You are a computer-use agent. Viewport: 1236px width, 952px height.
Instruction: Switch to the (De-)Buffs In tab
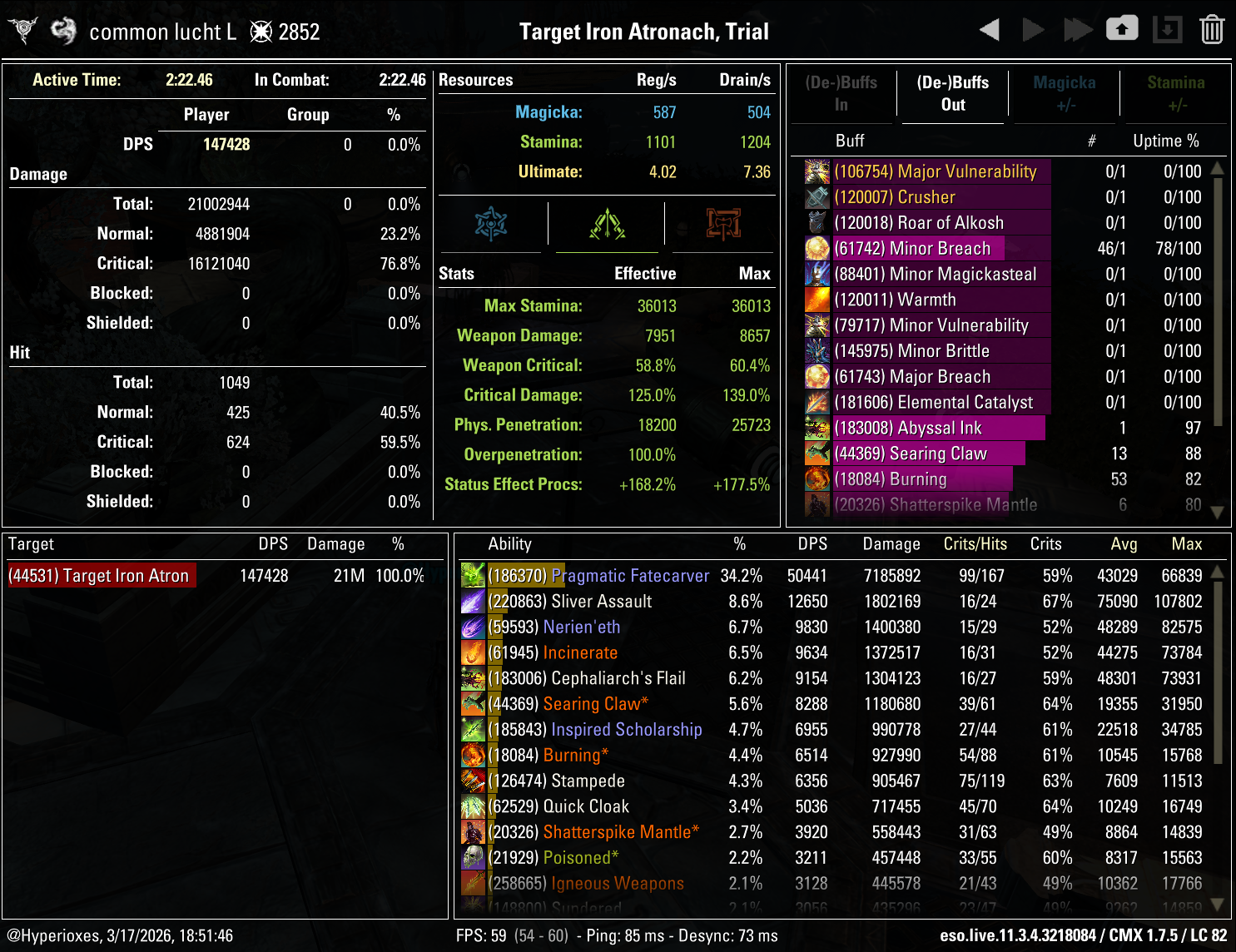[x=841, y=93]
